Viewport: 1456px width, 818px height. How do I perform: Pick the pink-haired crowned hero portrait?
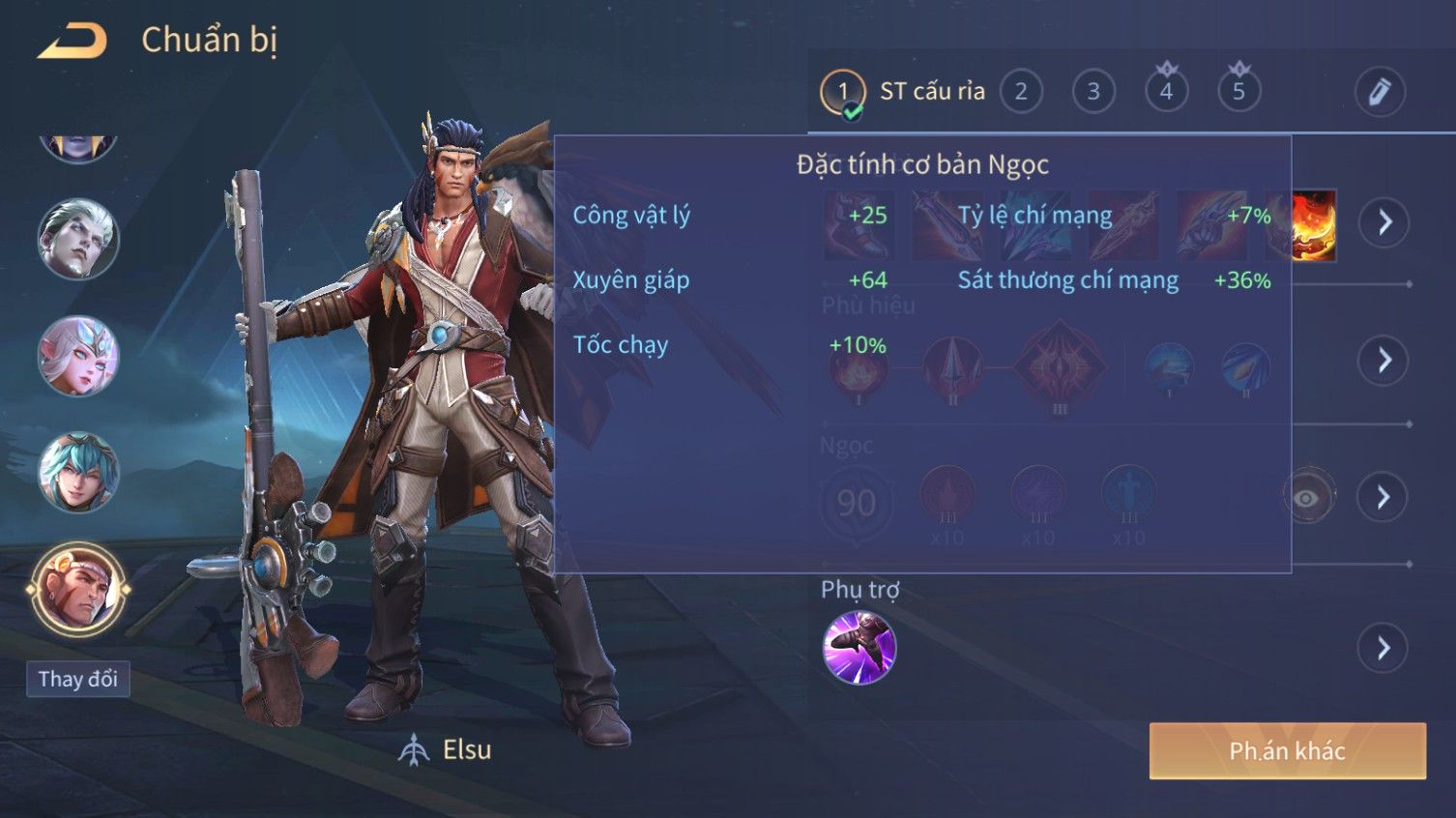coord(77,356)
